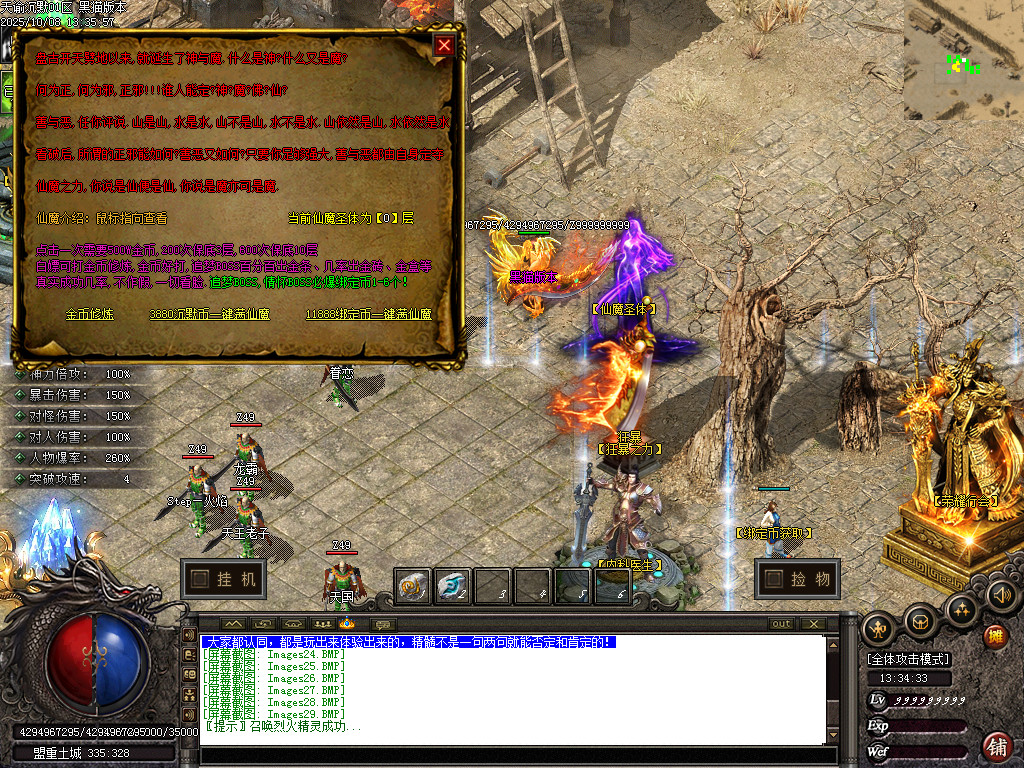
Task: Toggle the 捡物 auto-pickup checkbox
Action: click(773, 578)
